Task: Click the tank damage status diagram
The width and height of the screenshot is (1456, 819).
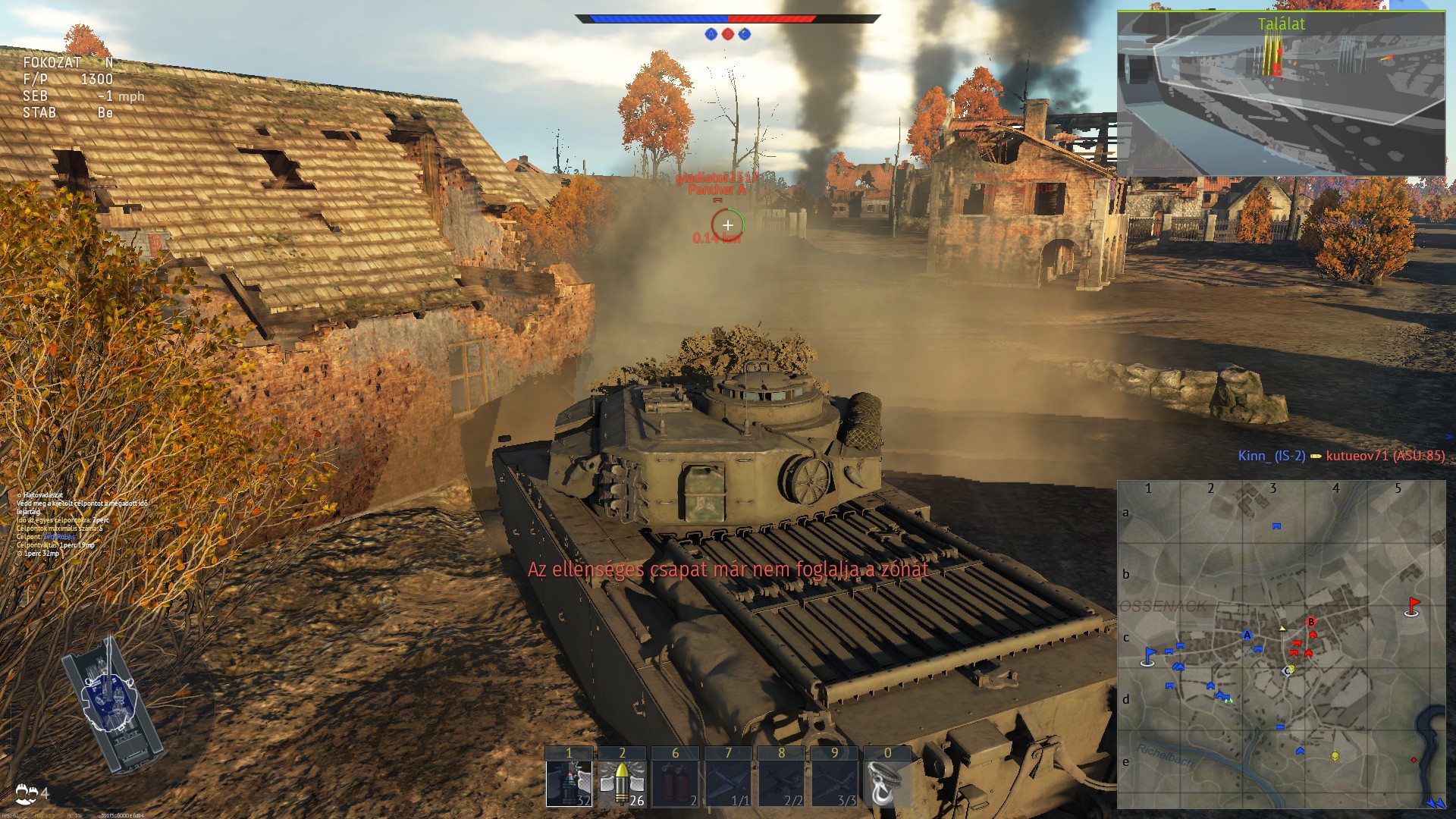Action: 111,705
